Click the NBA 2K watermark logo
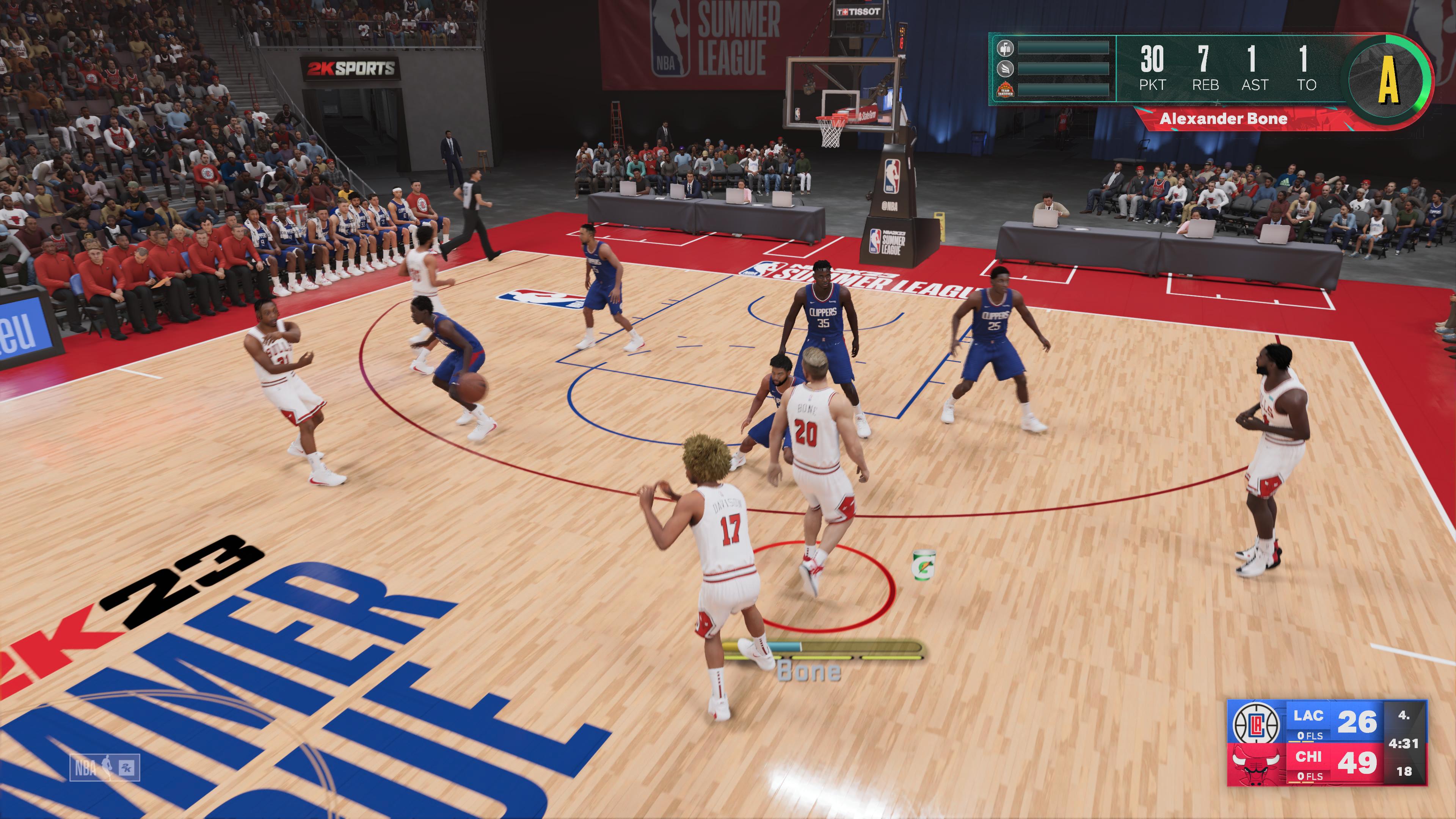Image resolution: width=1456 pixels, height=819 pixels. pyautogui.click(x=105, y=767)
